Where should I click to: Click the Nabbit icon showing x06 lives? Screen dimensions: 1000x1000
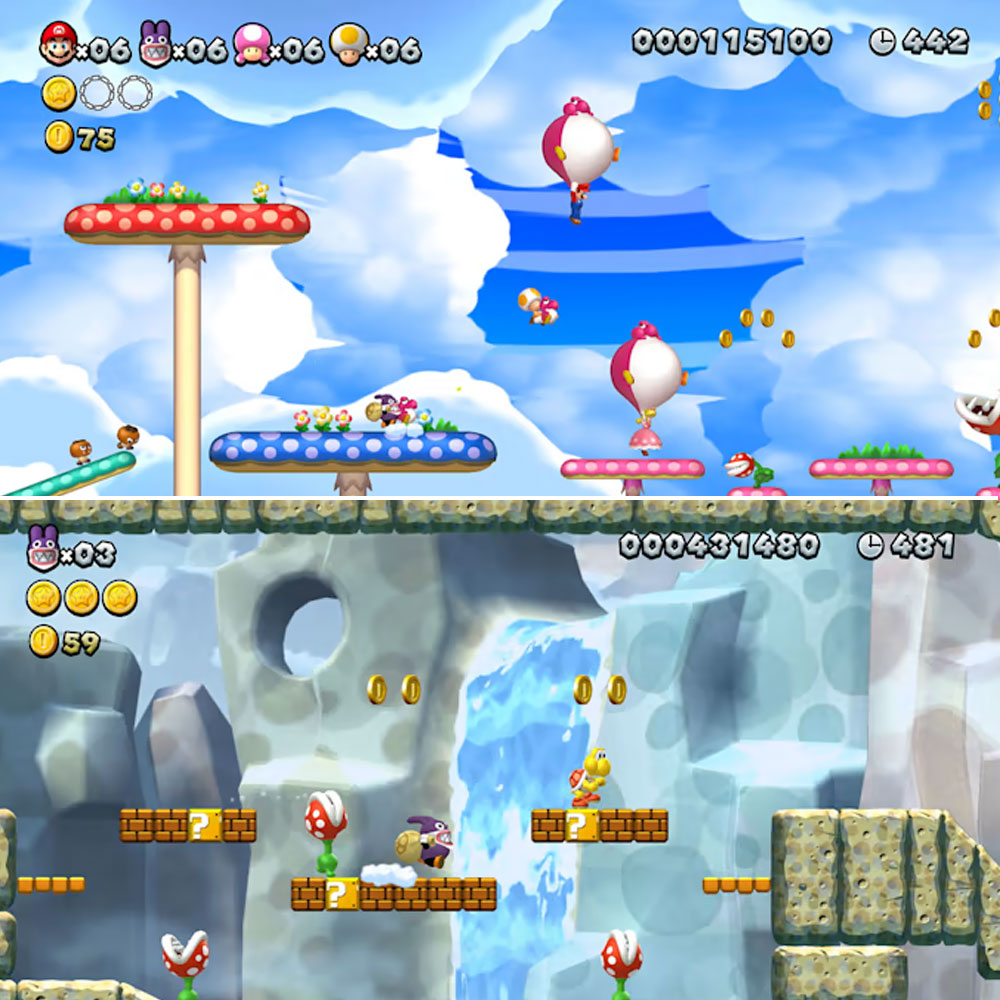point(155,45)
